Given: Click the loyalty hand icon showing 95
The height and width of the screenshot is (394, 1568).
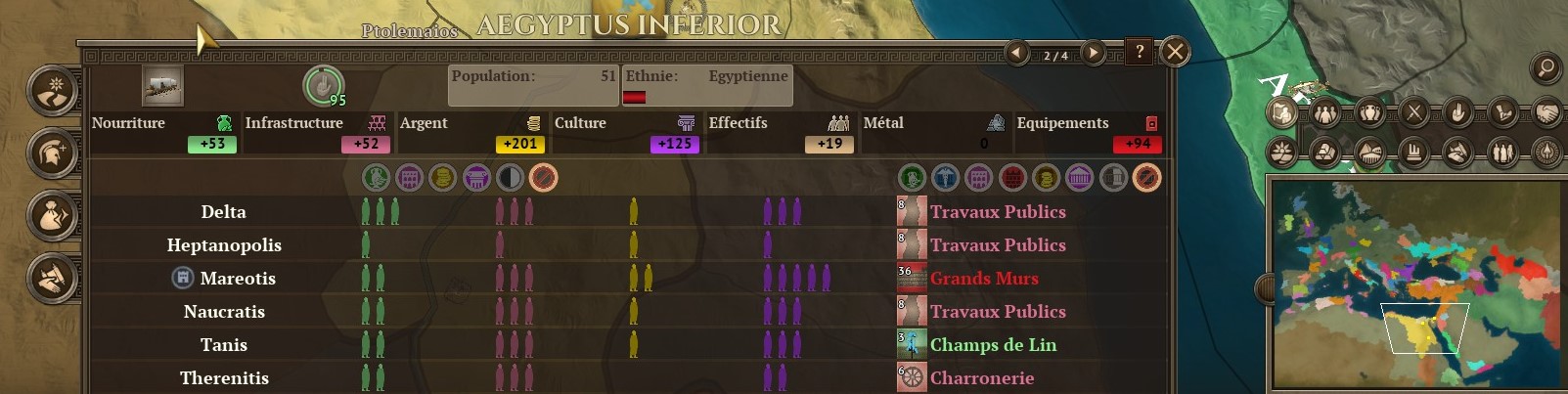Looking at the screenshot, I should 321,86.
